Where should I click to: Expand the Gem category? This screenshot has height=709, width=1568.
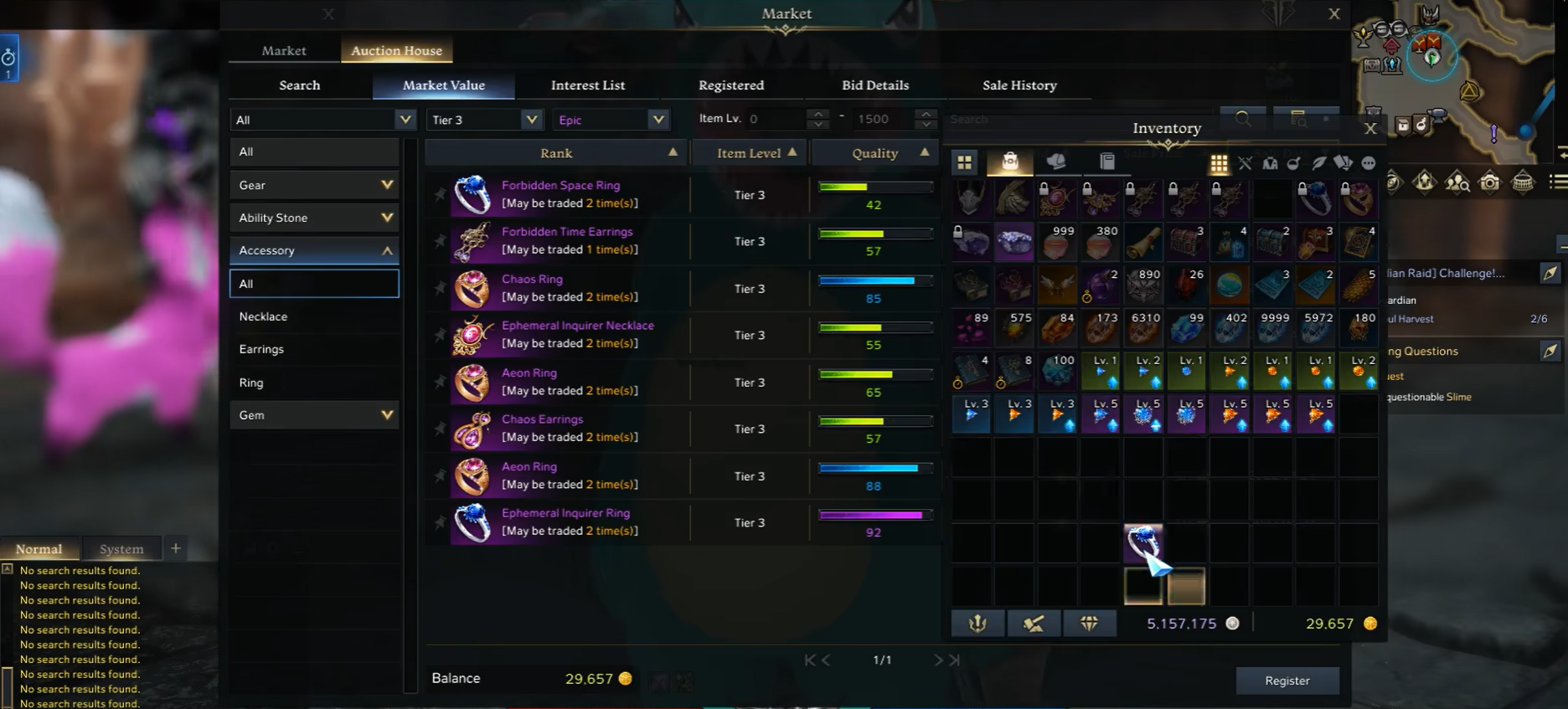click(314, 415)
